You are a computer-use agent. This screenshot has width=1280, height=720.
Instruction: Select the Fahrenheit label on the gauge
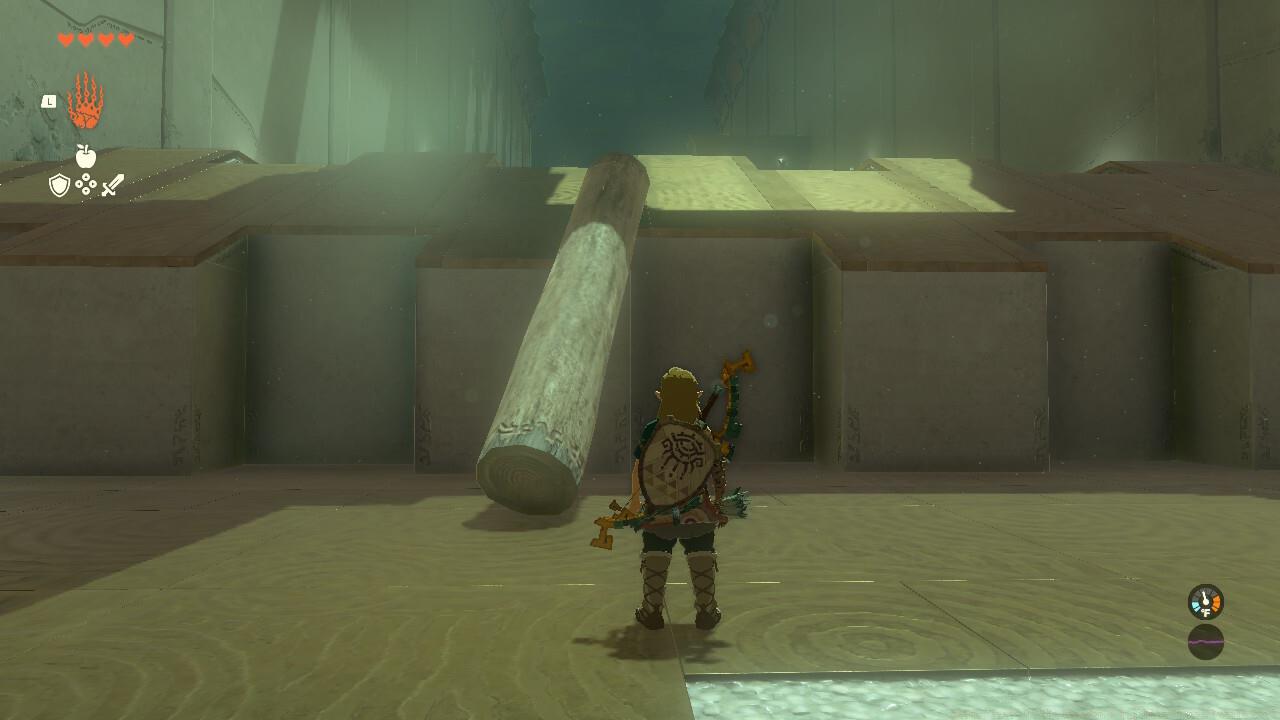1206,612
